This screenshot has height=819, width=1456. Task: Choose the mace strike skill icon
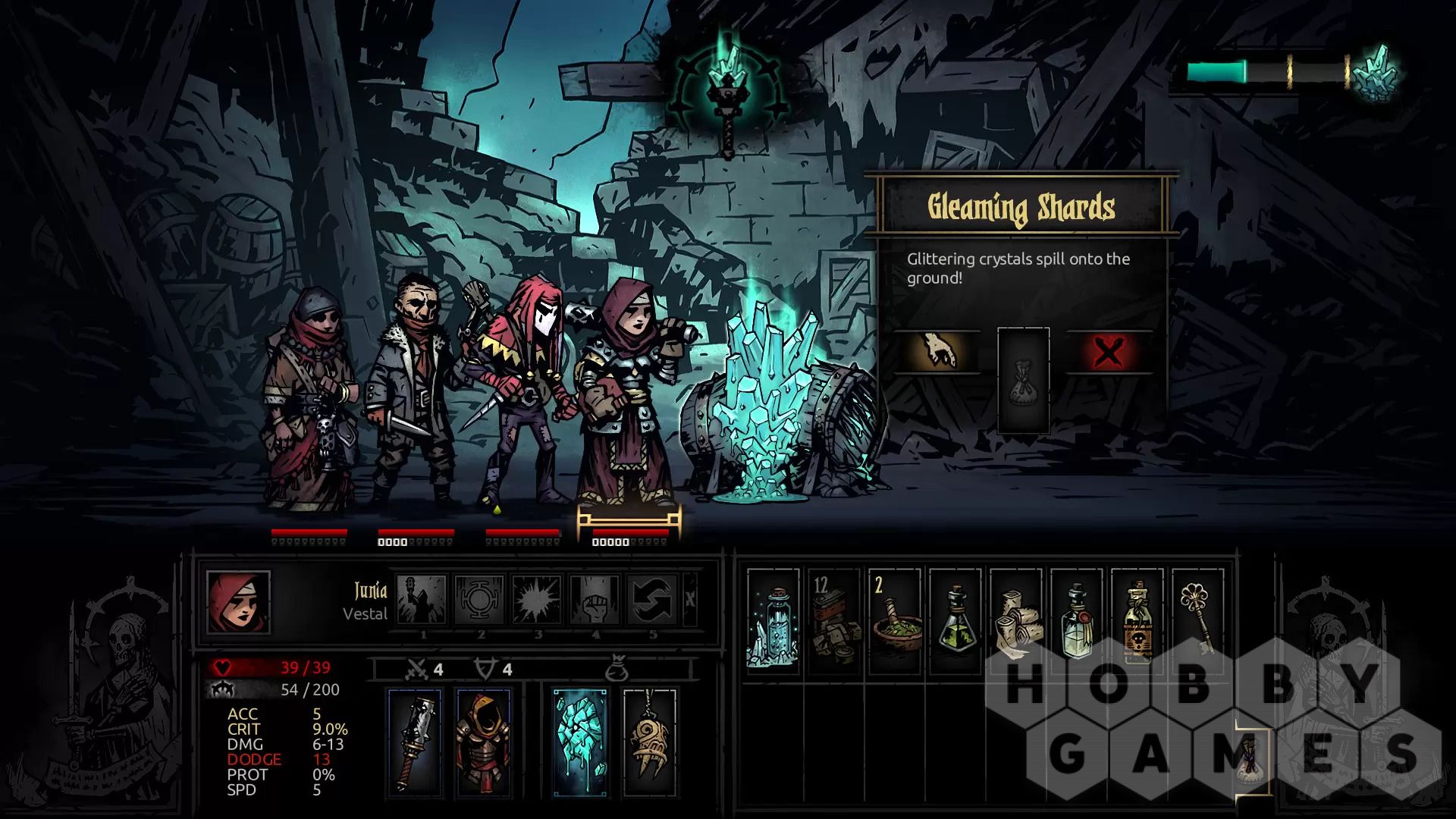[422, 599]
